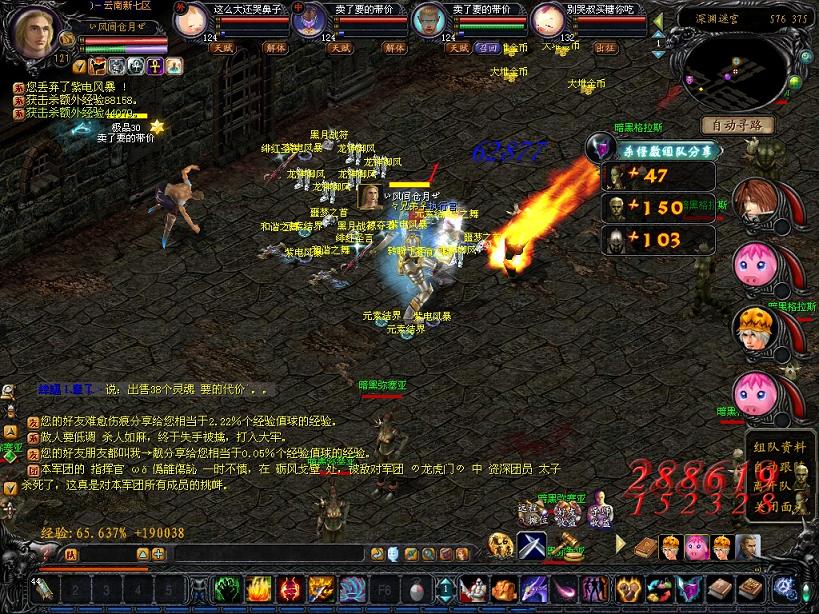Choose 组队资料 from the team menu
This screenshot has height=614, width=819.
click(780, 447)
